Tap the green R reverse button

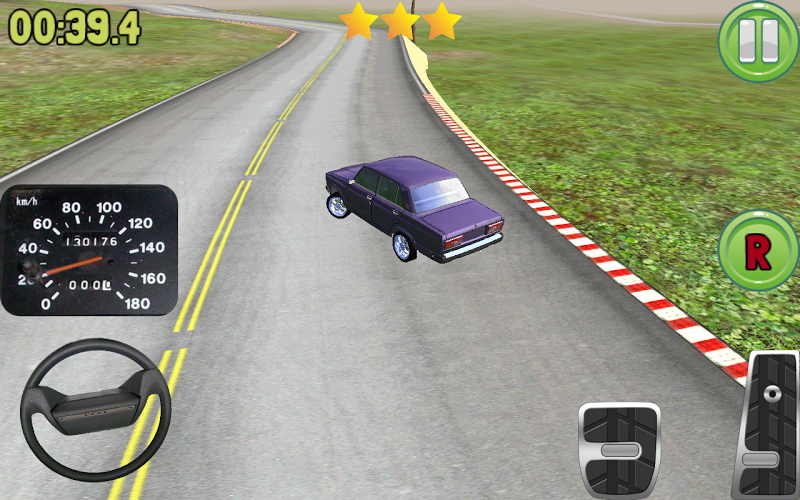757,252
